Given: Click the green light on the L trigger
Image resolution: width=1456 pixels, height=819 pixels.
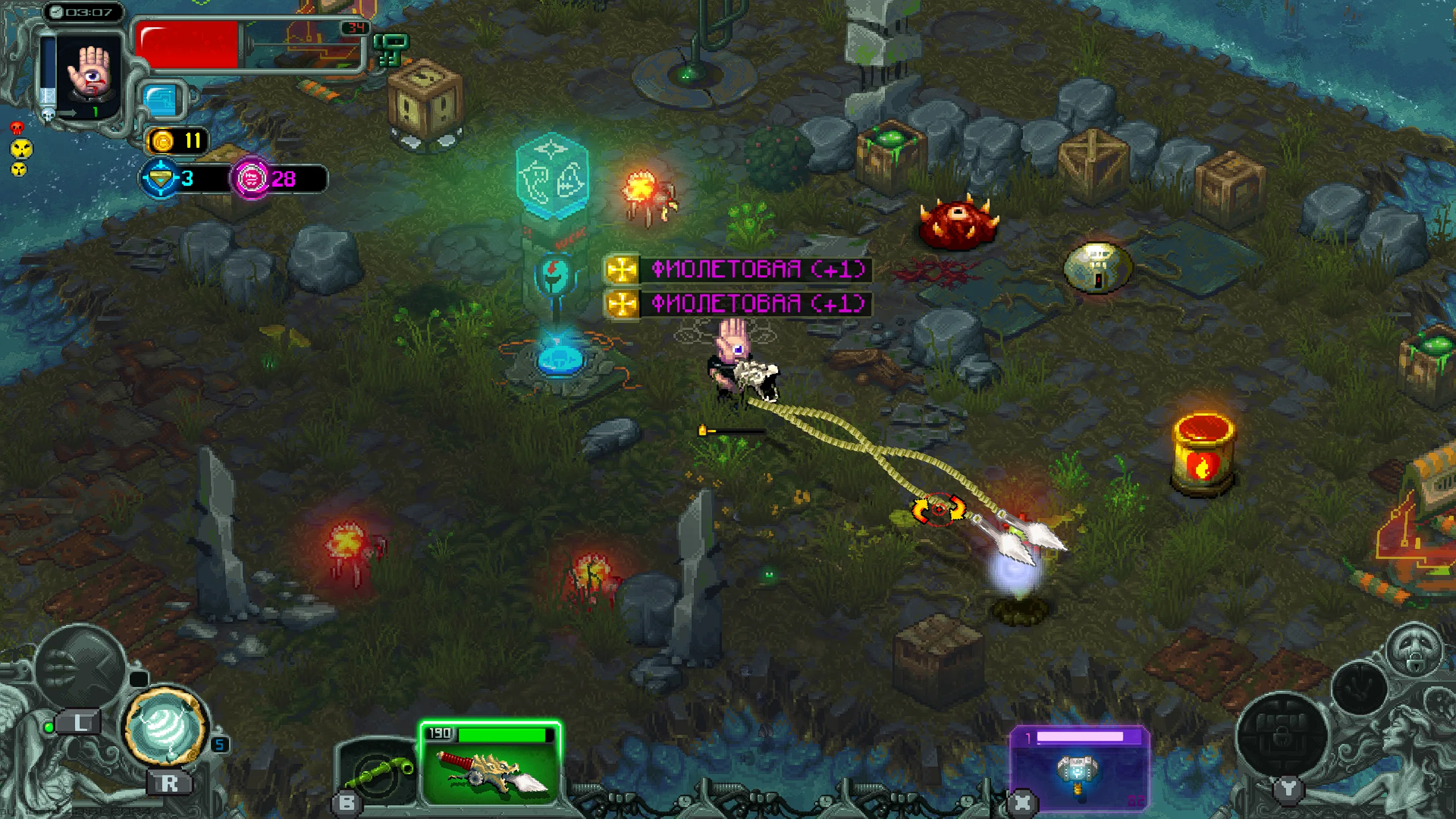Looking at the screenshot, I should click(x=49, y=729).
